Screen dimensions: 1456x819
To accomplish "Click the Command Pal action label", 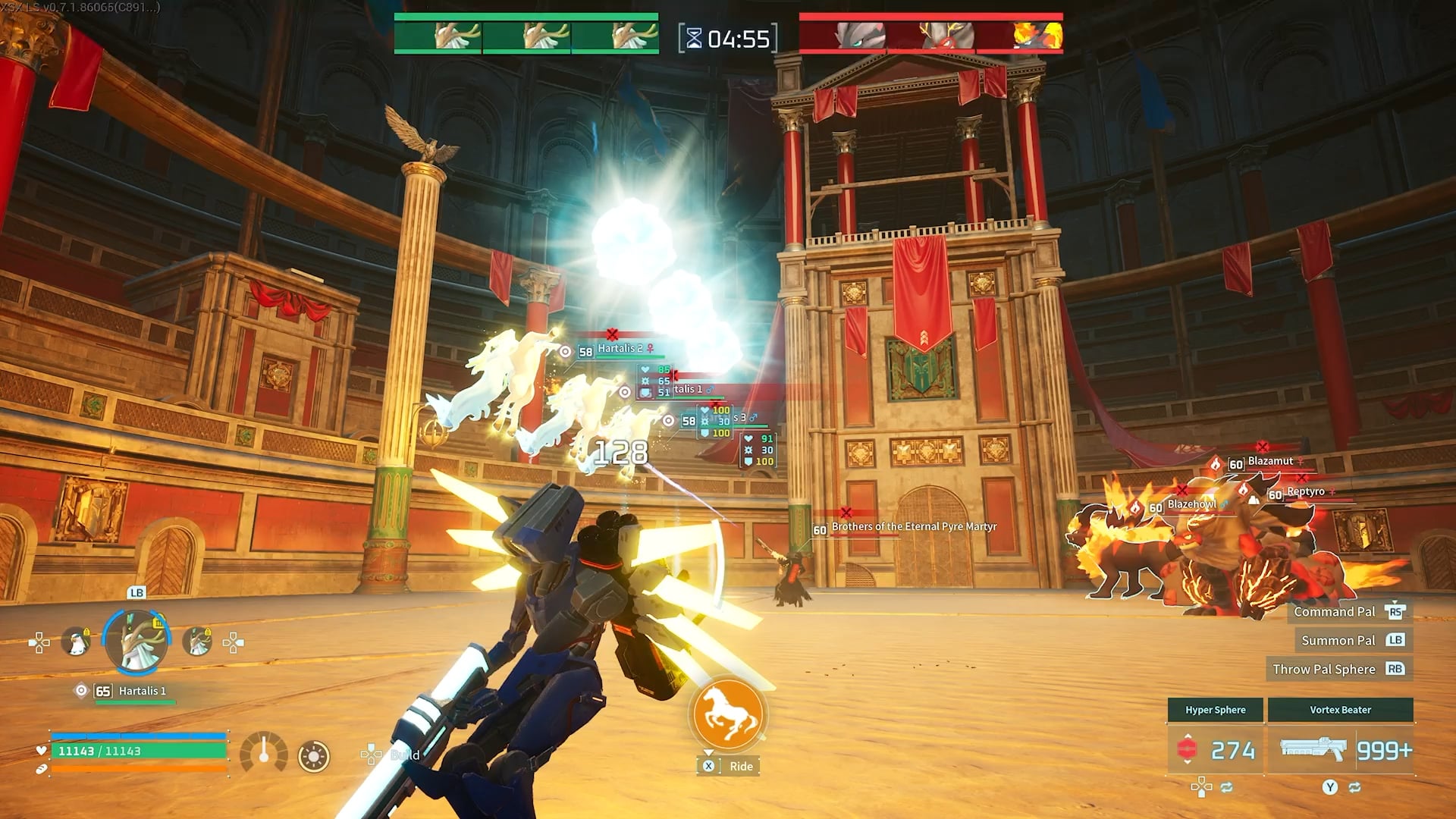I will [1335, 611].
